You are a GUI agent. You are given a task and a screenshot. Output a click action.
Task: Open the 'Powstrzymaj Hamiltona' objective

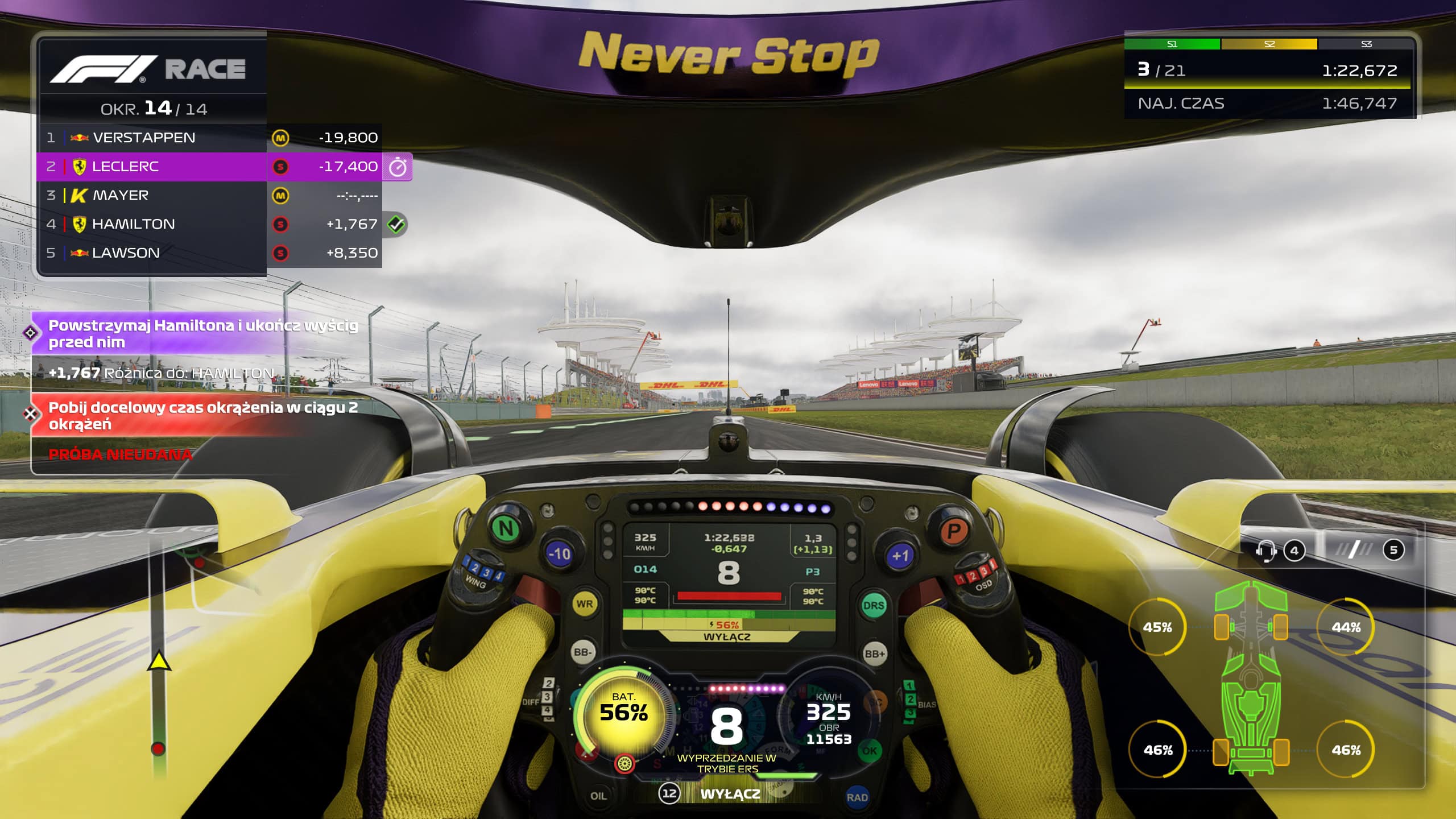[x=193, y=334]
